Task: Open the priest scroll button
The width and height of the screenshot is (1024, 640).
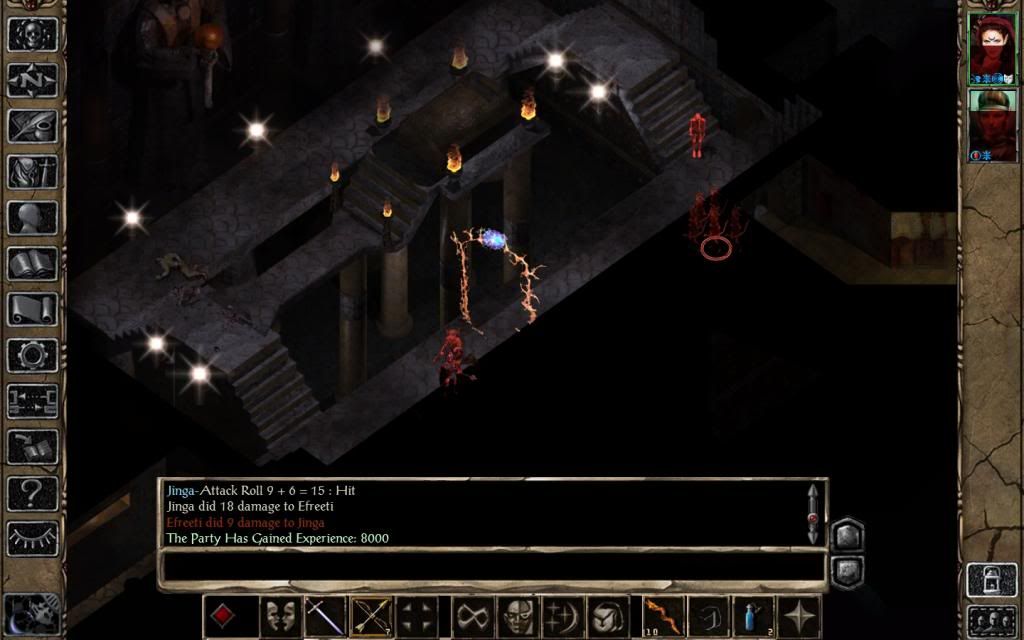Action: (x=32, y=309)
